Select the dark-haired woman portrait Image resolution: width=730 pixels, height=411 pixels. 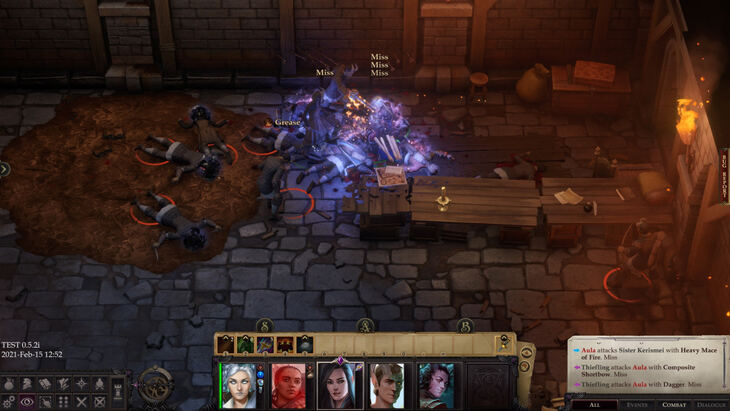340,384
